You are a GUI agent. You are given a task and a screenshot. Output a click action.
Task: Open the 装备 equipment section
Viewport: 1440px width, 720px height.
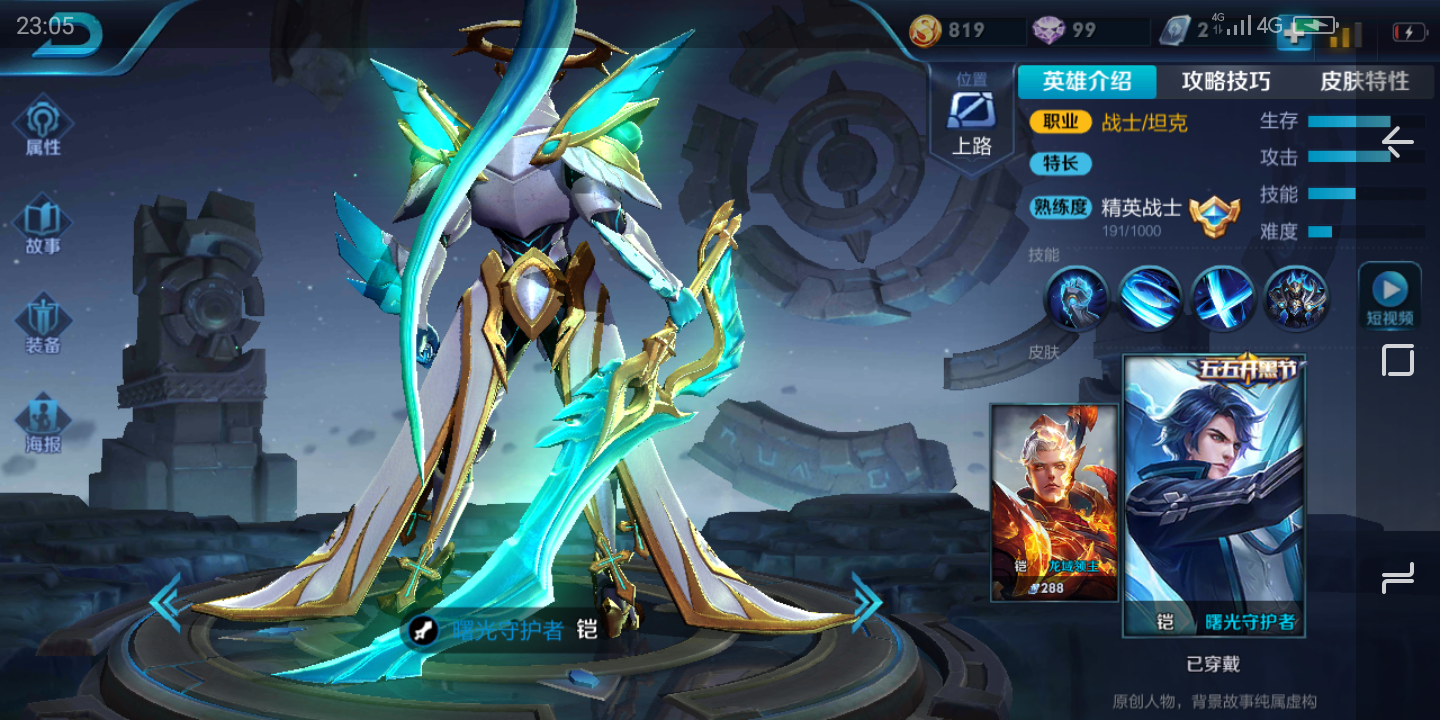pos(43,326)
